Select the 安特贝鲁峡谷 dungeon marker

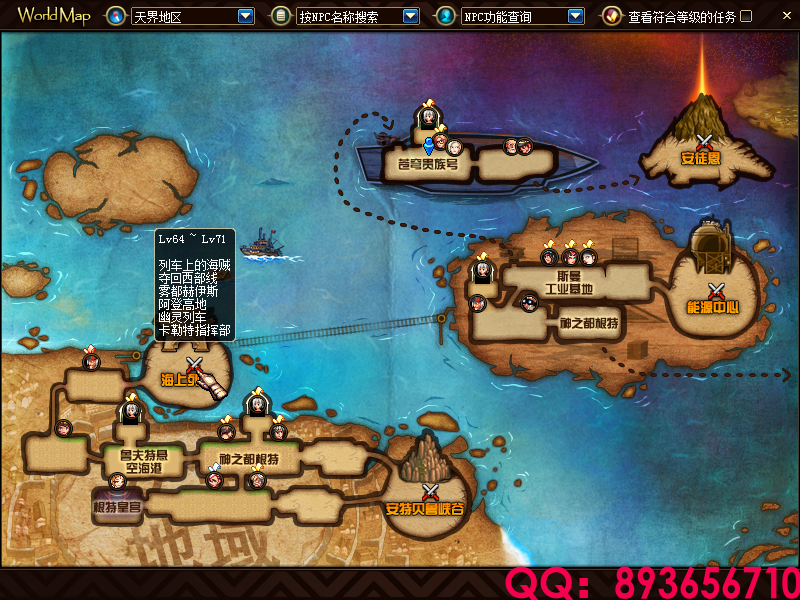coord(430,493)
